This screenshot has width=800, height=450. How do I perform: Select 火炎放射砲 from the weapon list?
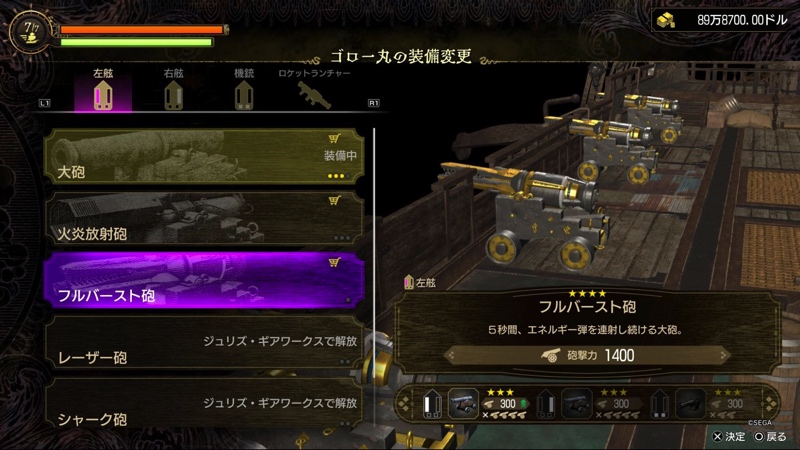204,219
